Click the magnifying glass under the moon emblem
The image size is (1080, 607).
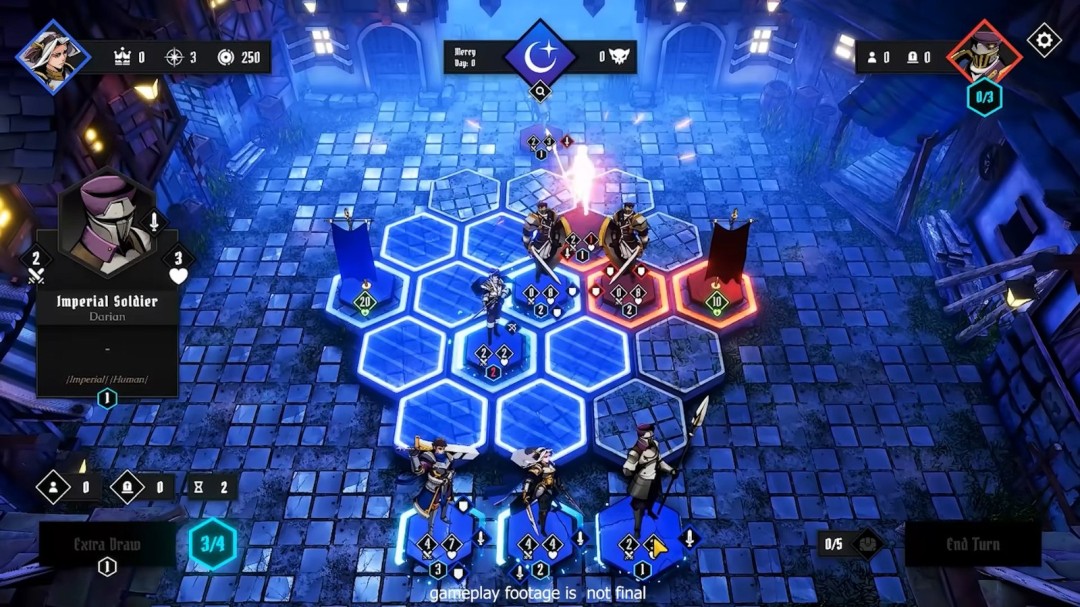coord(541,92)
